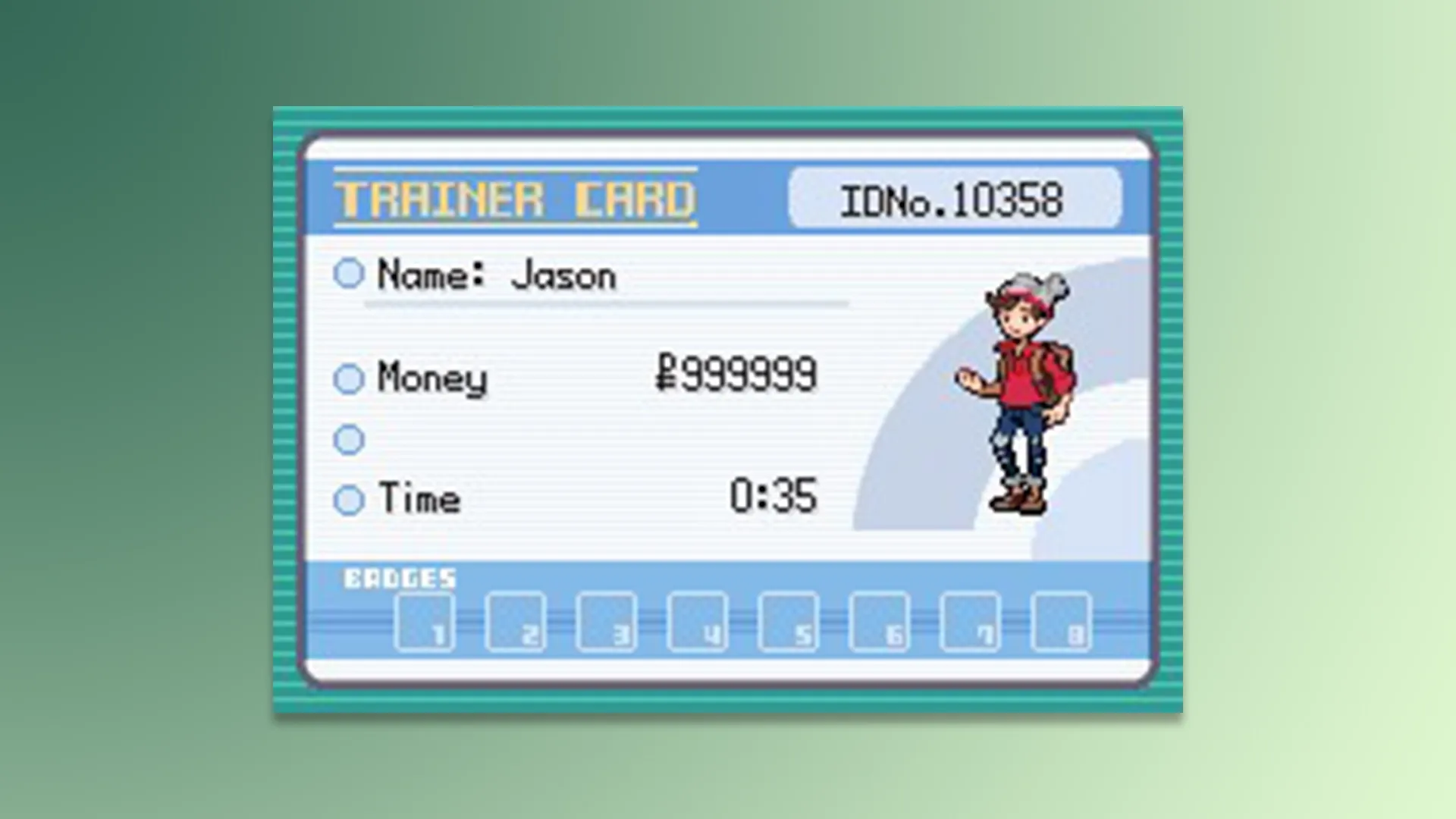Select the circle bullet beside Time

click(350, 500)
